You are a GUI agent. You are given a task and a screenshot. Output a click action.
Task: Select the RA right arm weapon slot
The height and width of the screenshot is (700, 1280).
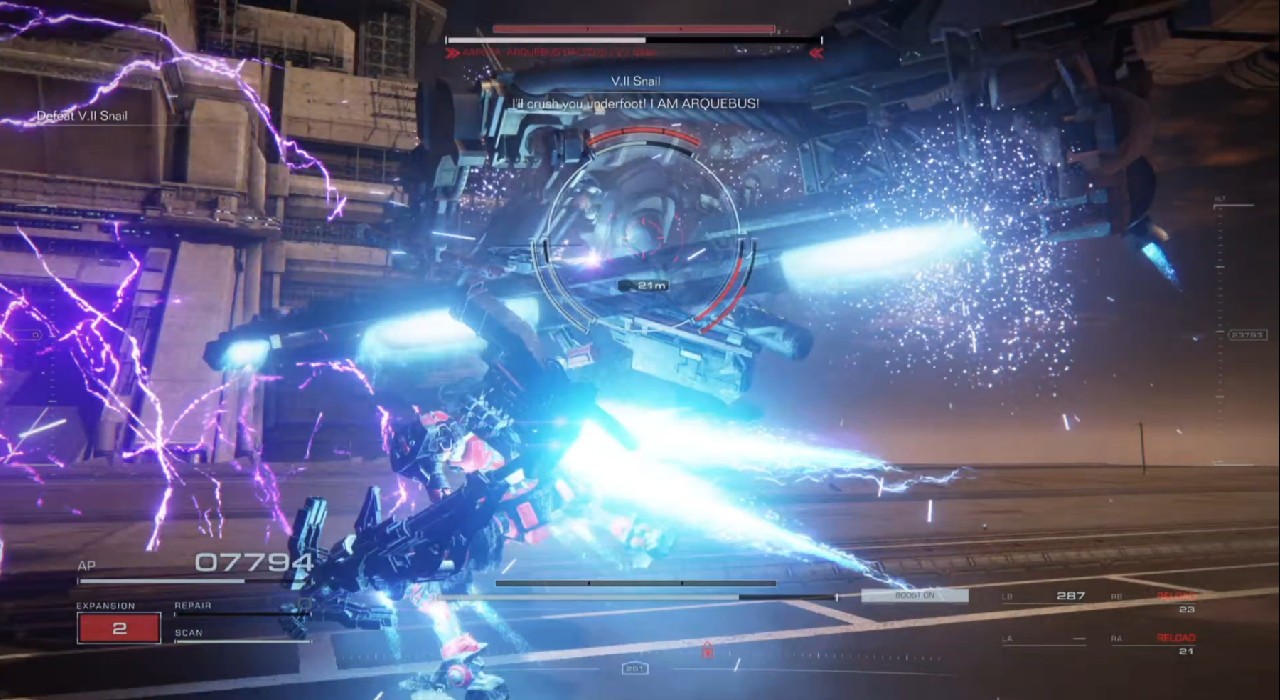1153,643
